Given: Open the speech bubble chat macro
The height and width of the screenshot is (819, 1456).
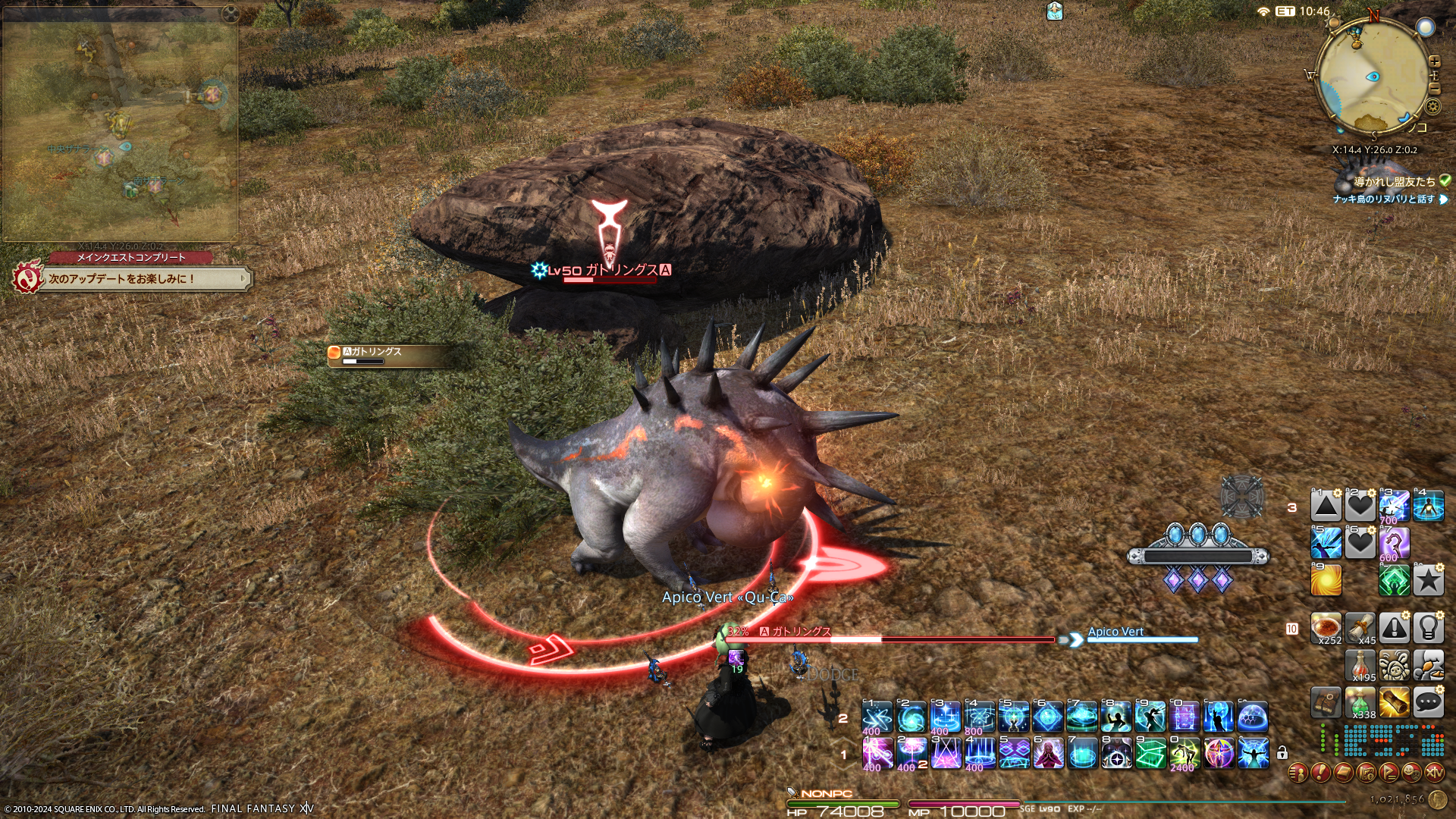Looking at the screenshot, I should coord(1428,703).
